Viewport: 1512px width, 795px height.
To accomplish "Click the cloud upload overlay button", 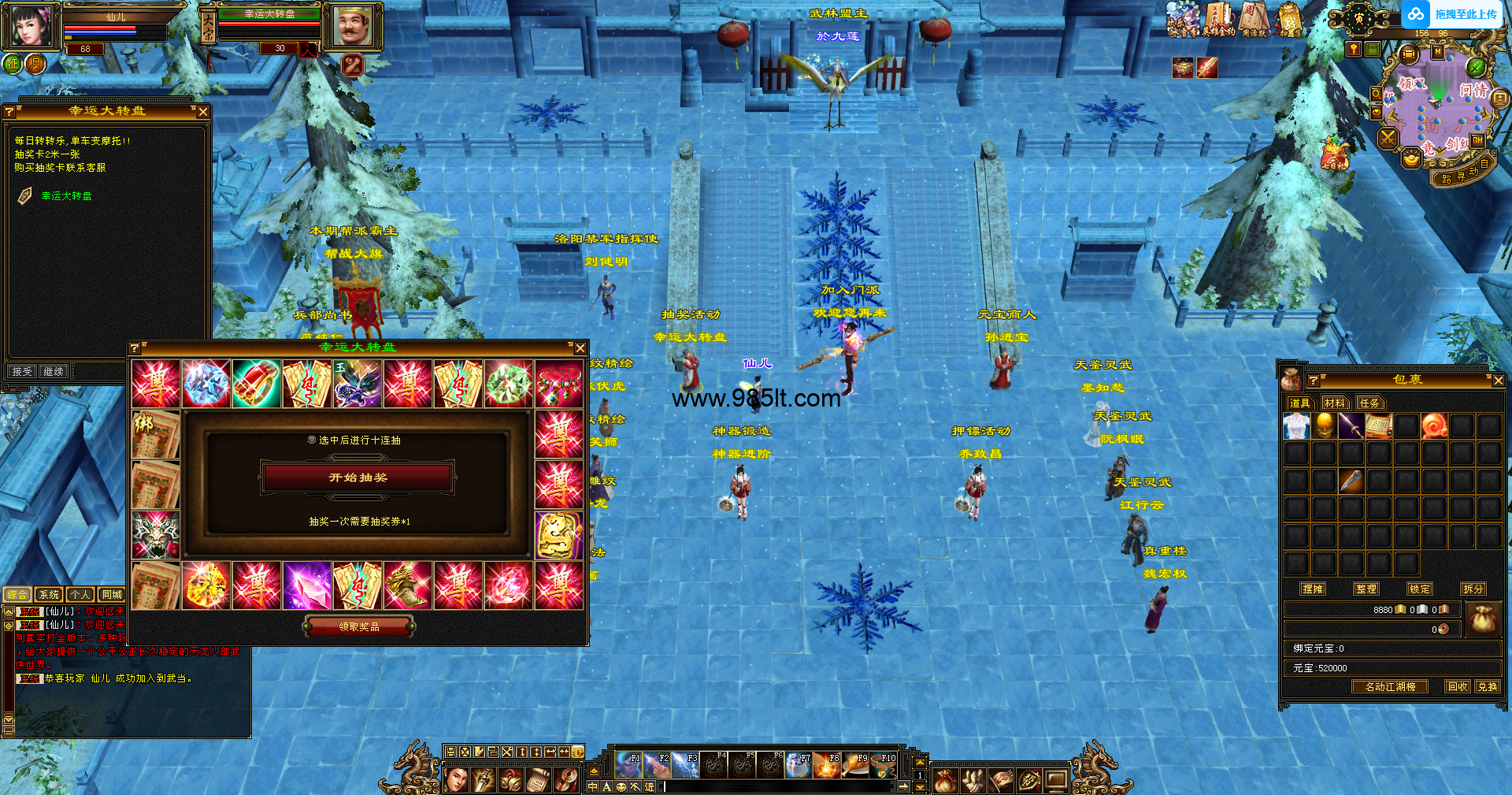I will point(1454,14).
